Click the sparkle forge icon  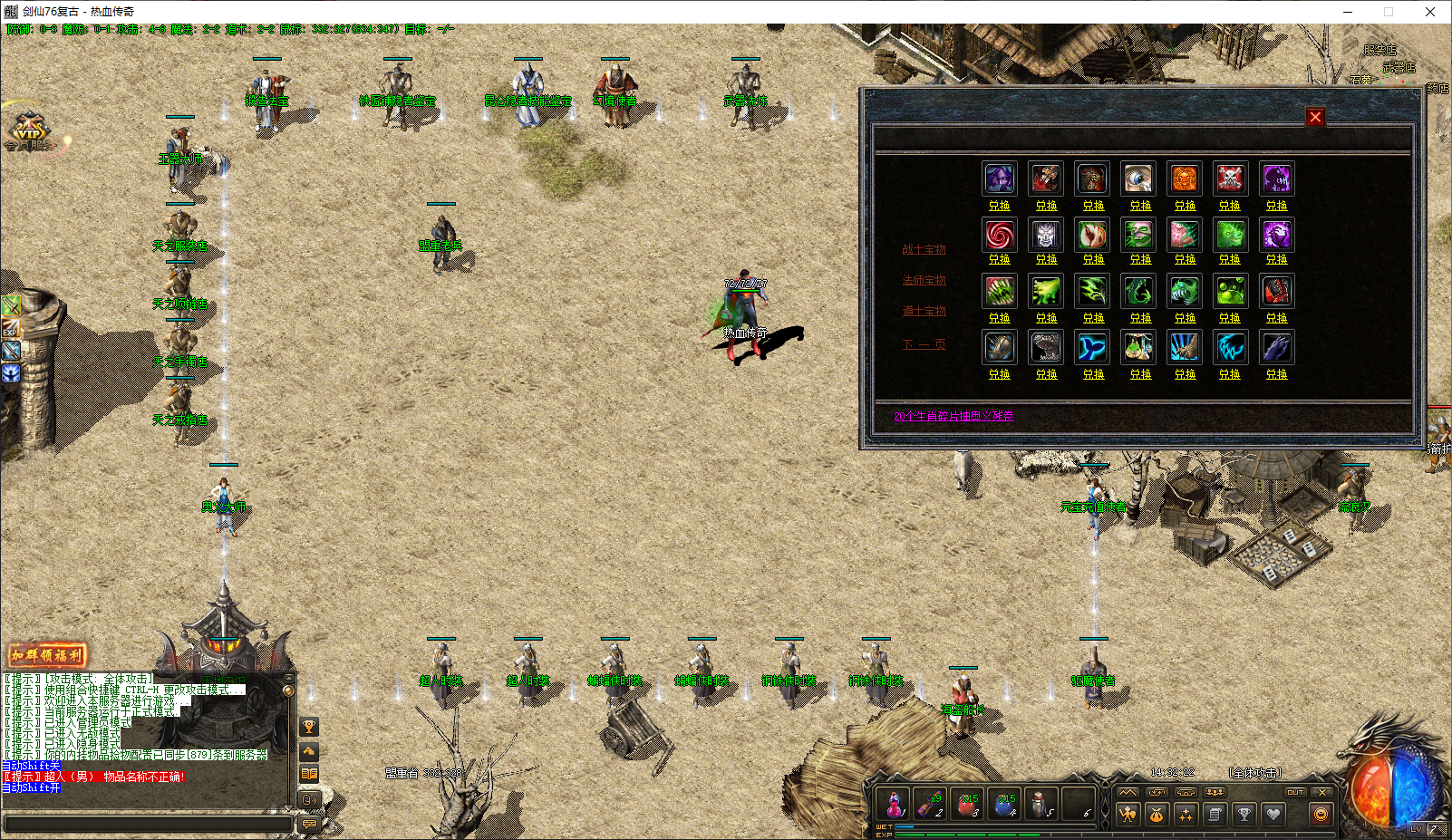point(1186,813)
